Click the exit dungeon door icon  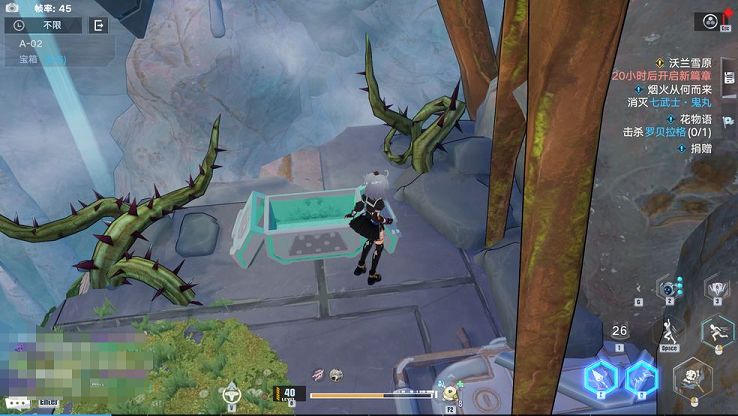tap(98, 25)
